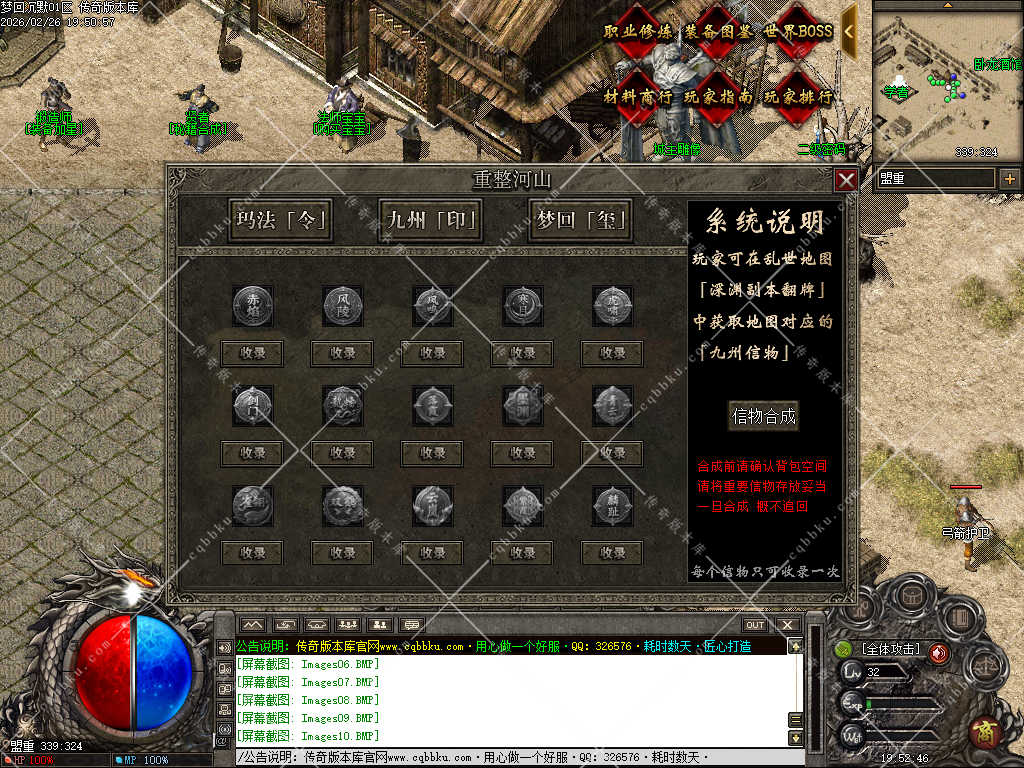
Task: Switch to the 玛法「令」 tab
Action: coord(281,221)
